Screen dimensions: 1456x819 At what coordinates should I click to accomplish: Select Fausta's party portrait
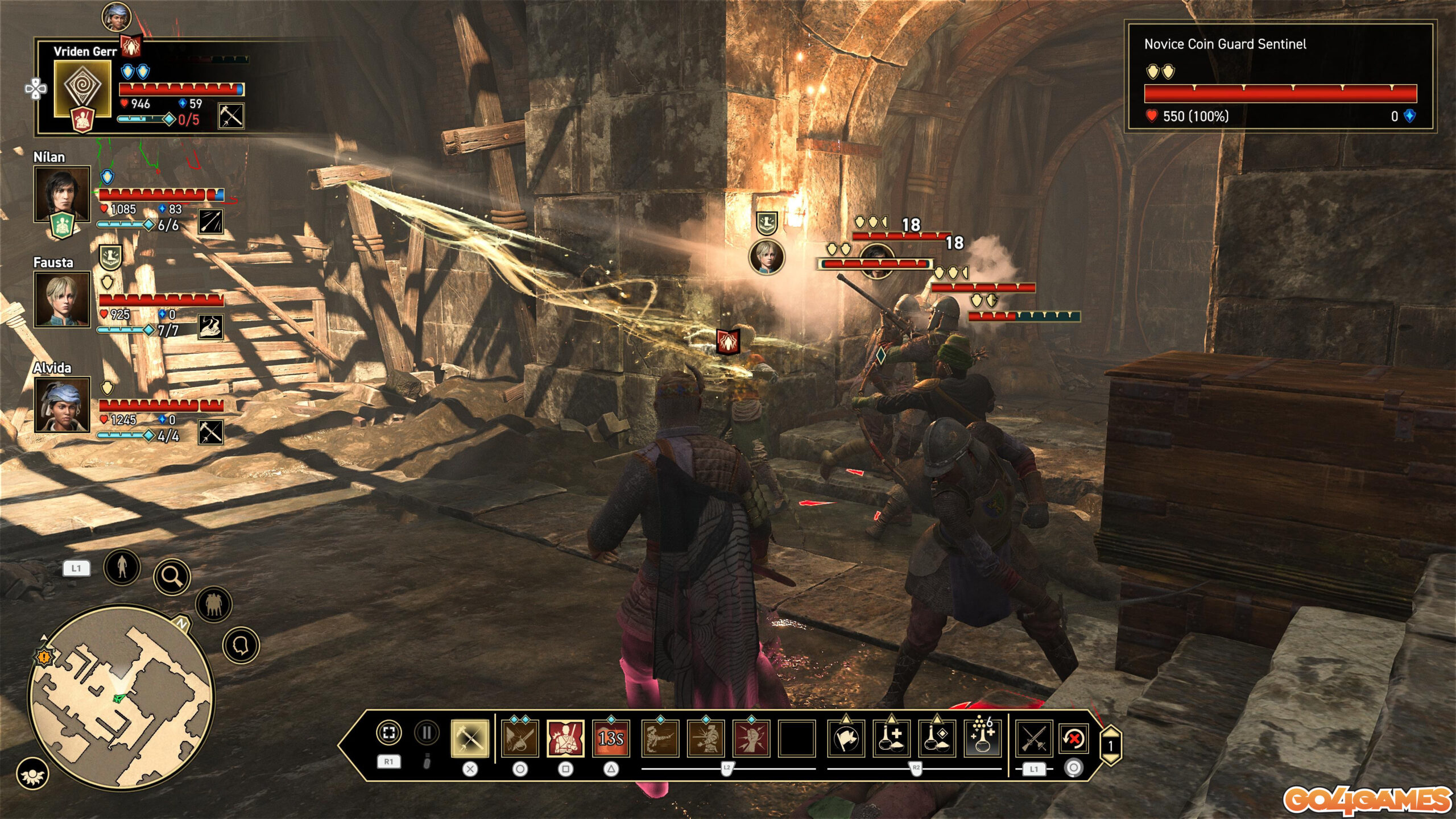(62, 299)
